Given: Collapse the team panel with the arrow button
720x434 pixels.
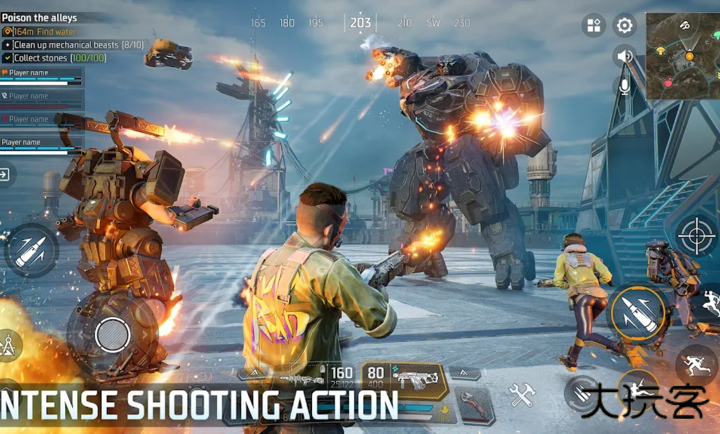Looking at the screenshot, I should coord(6,174).
